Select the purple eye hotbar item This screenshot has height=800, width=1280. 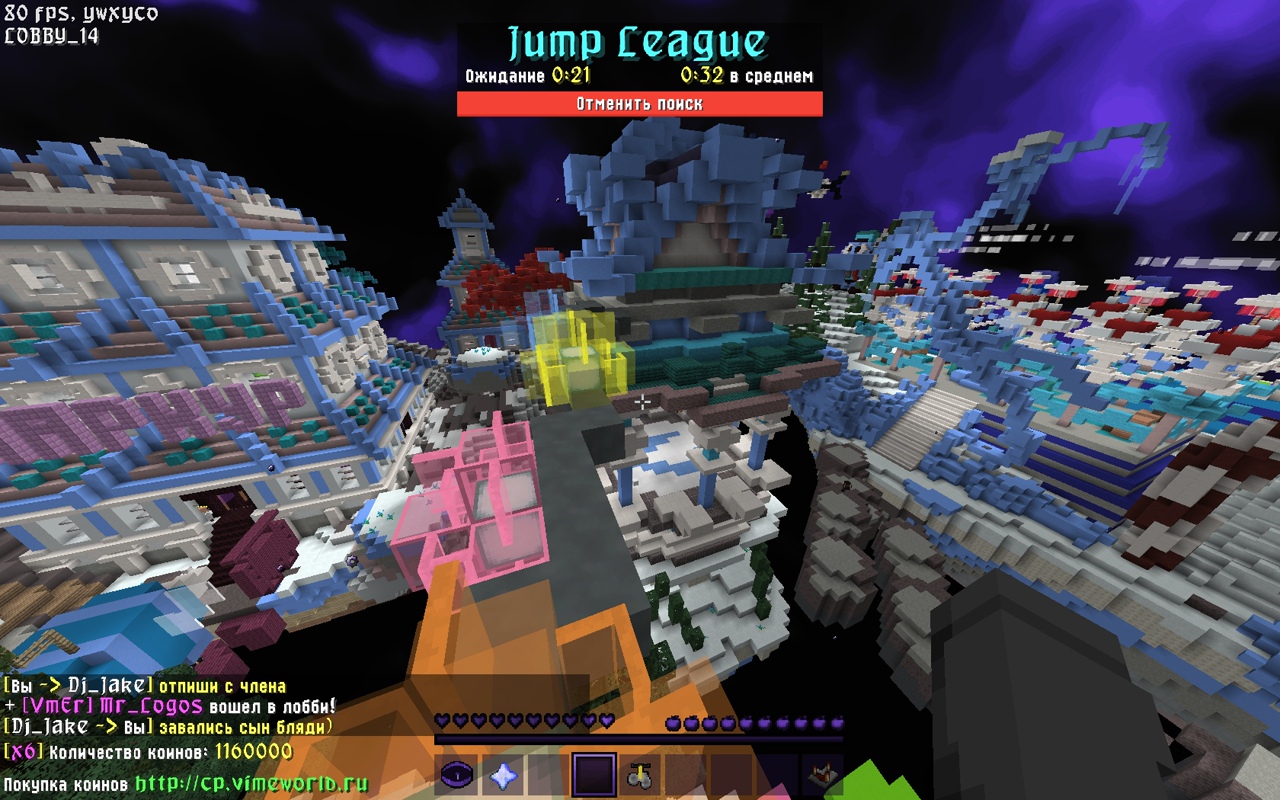point(456,776)
